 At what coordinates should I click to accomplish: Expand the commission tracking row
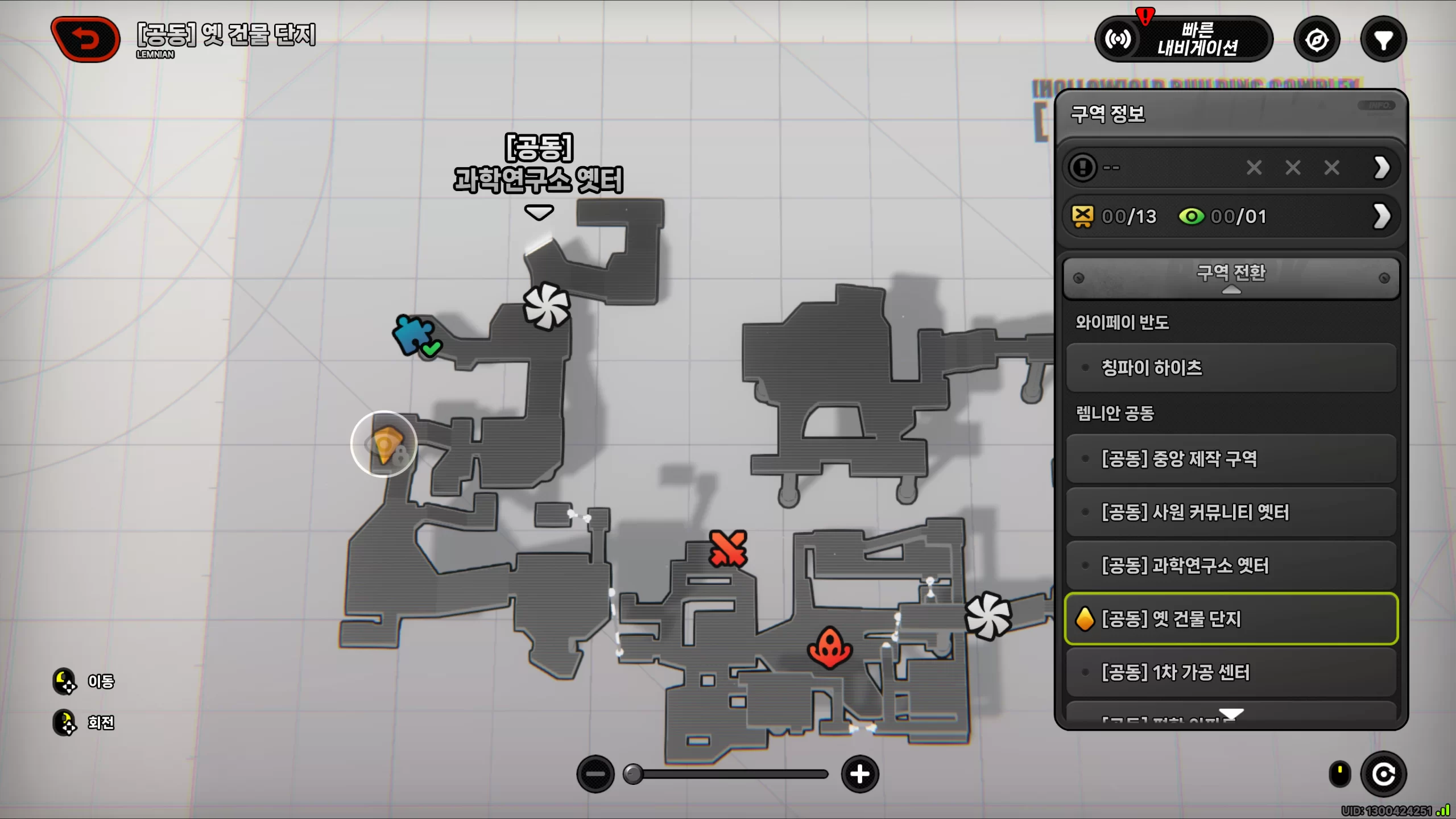1381,168
